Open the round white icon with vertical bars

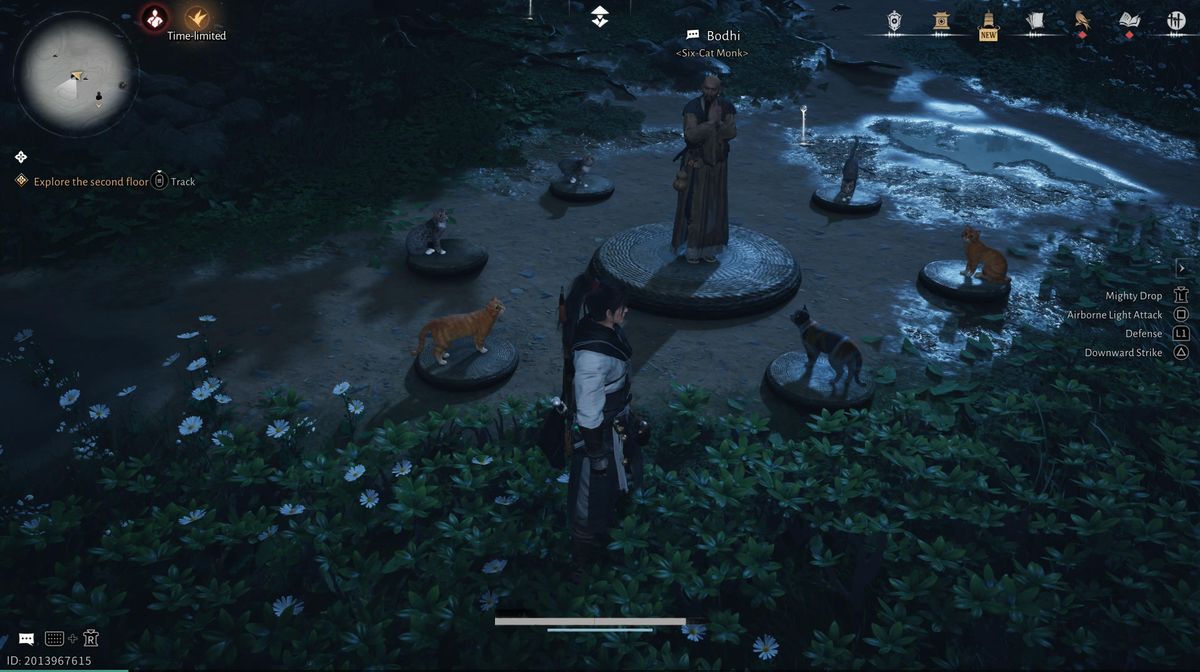click(x=1176, y=20)
